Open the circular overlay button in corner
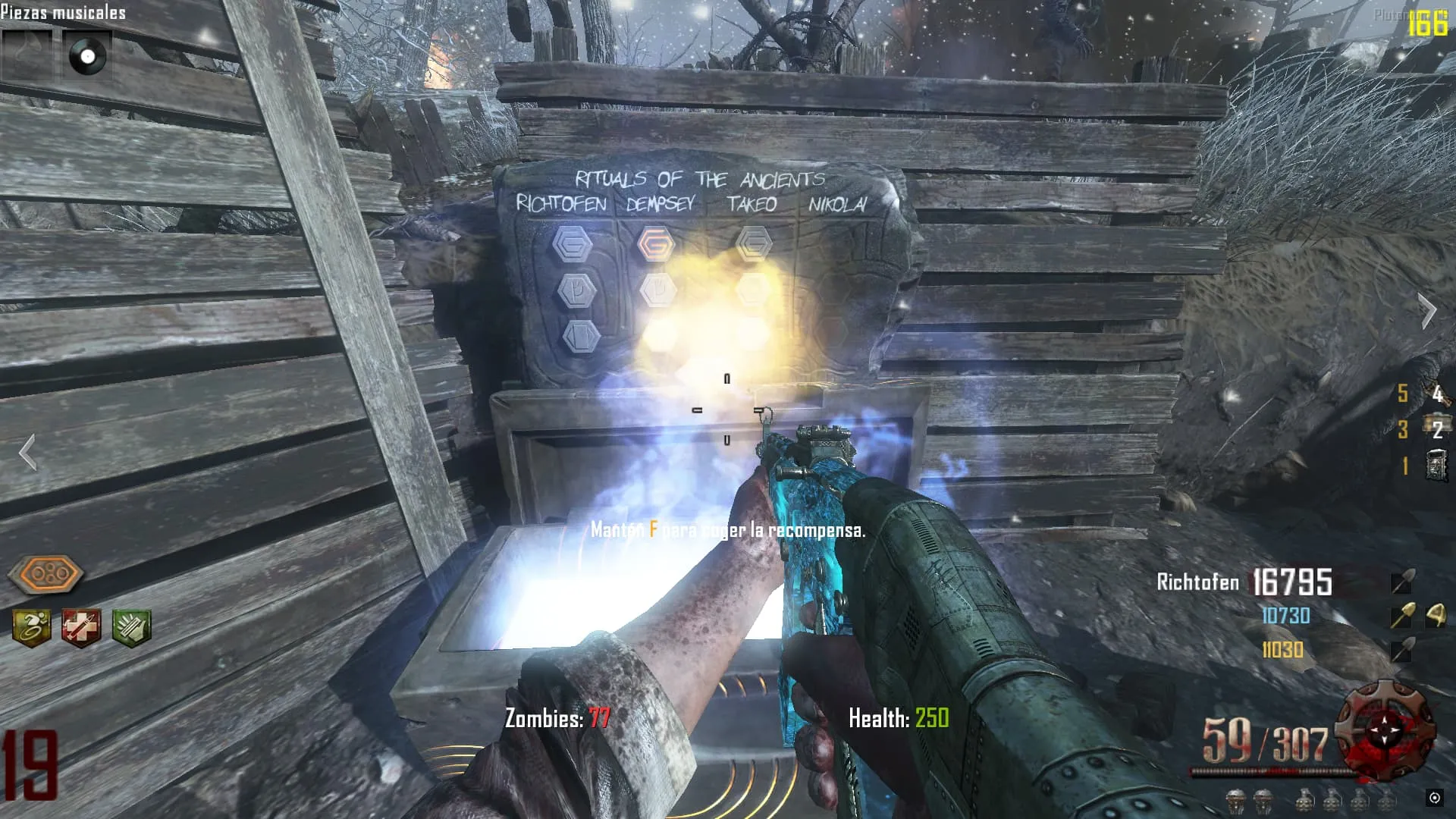This screenshot has width=1456, height=819. click(1434, 797)
